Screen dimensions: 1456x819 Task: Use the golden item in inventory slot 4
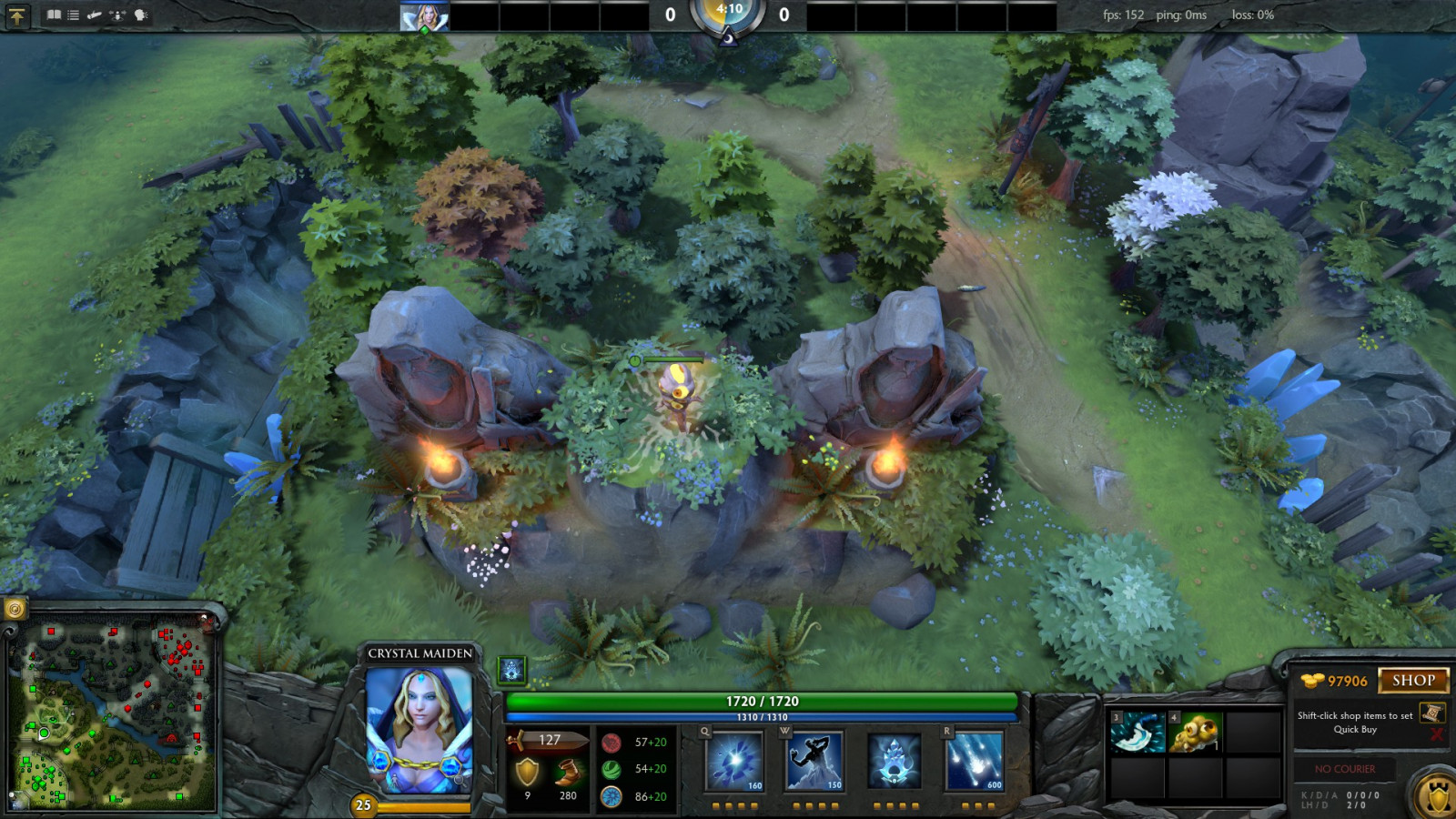pyautogui.click(x=1195, y=733)
